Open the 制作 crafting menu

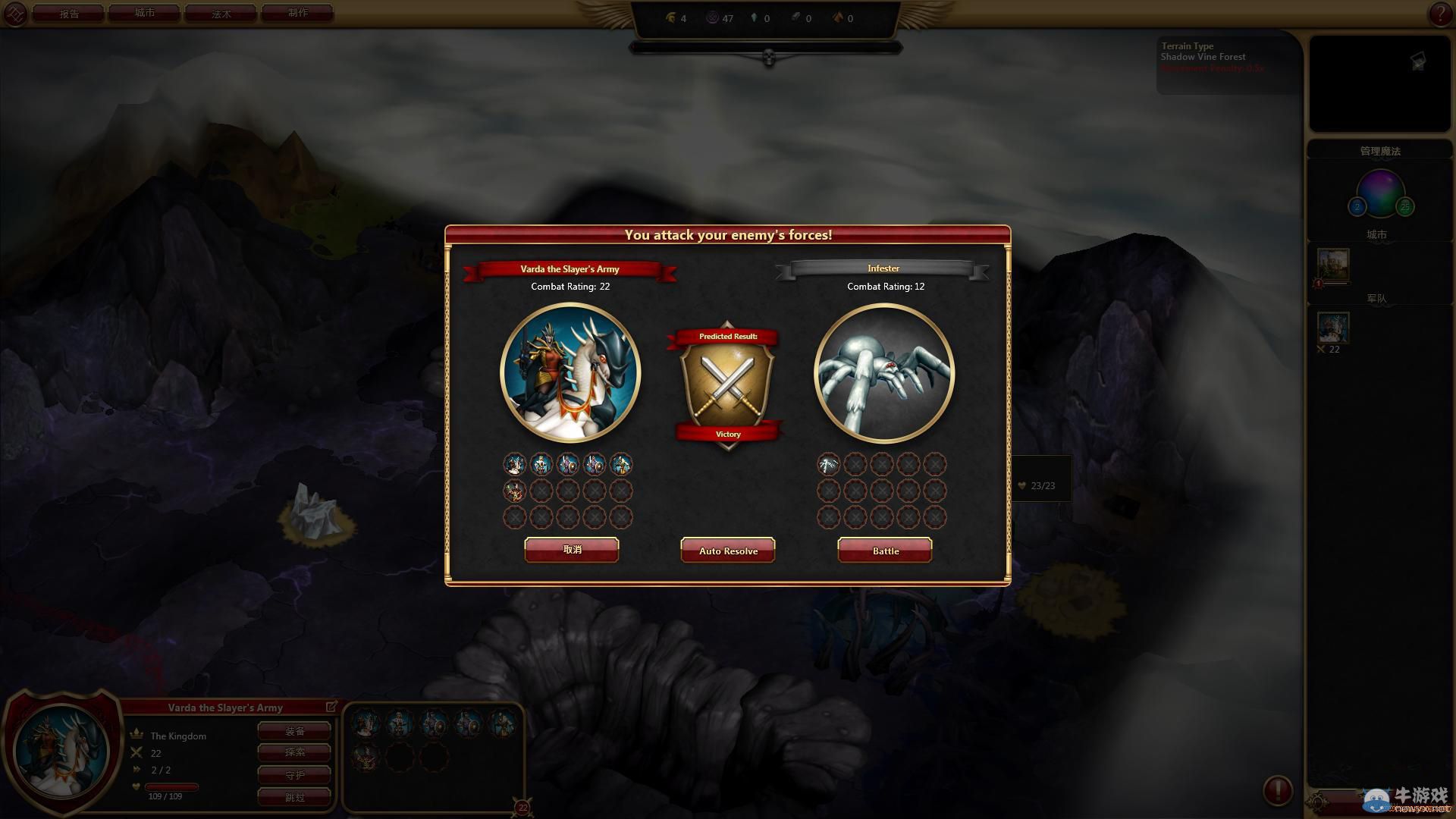coord(297,14)
